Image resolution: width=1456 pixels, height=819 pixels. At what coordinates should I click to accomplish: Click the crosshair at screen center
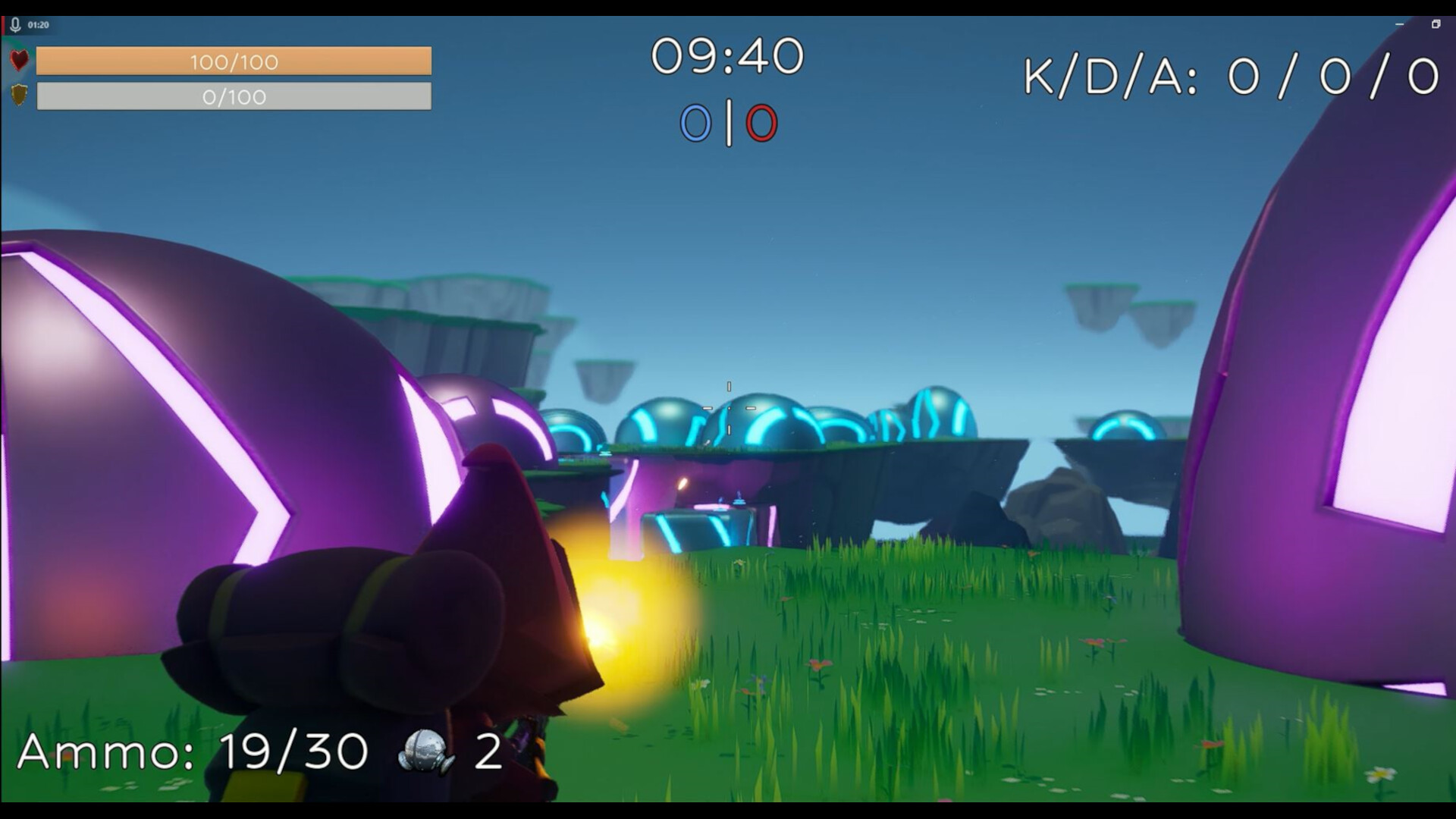pyautogui.click(x=730, y=406)
